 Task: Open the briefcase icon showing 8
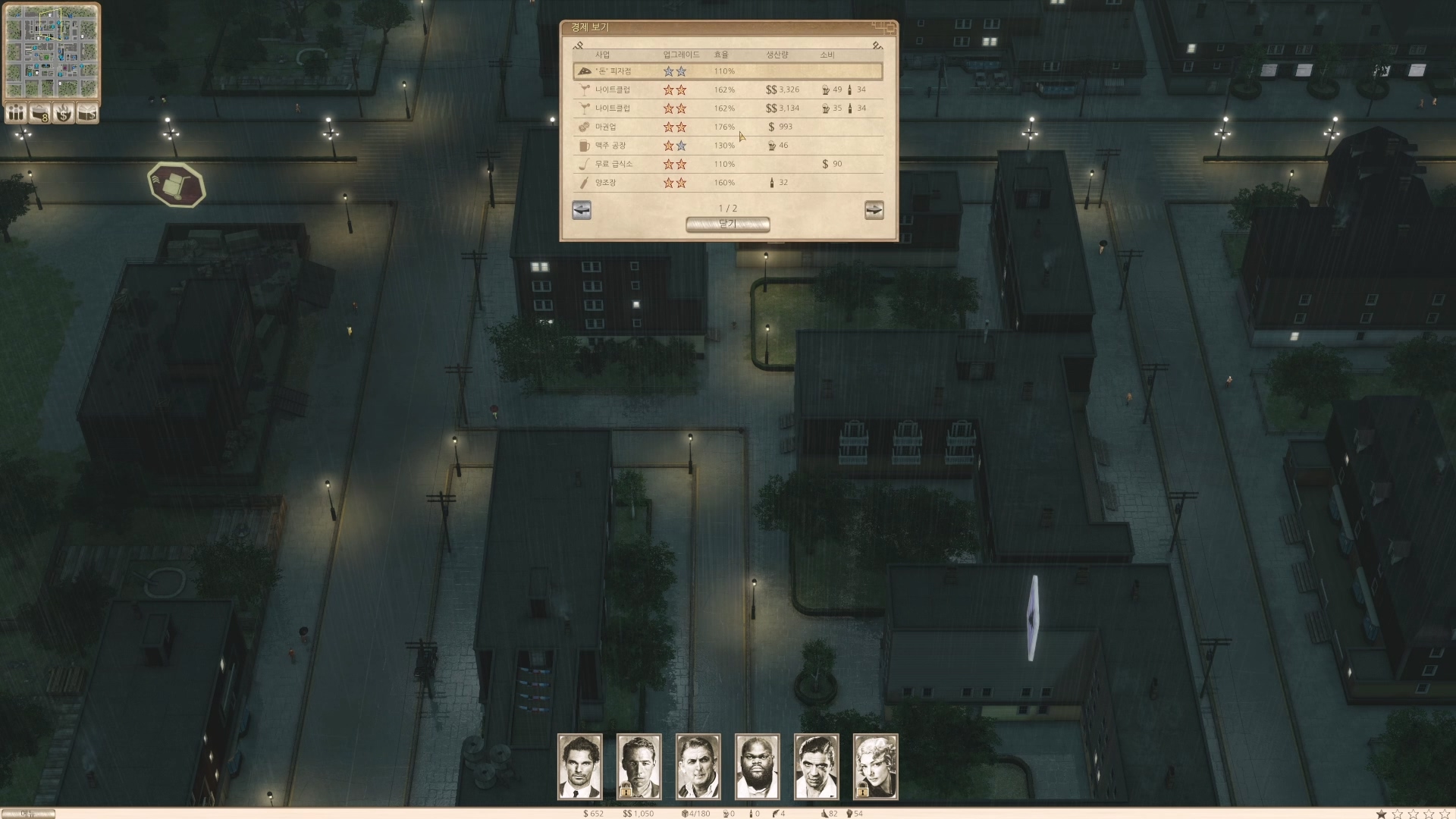[39, 113]
